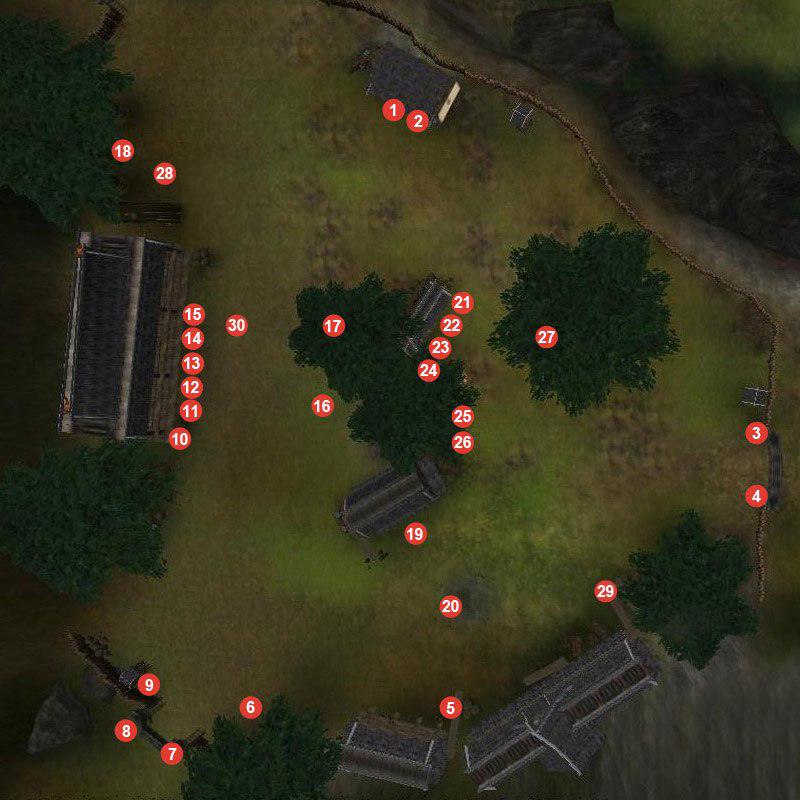Select map marker 10
The width and height of the screenshot is (800, 800).
[x=180, y=438]
